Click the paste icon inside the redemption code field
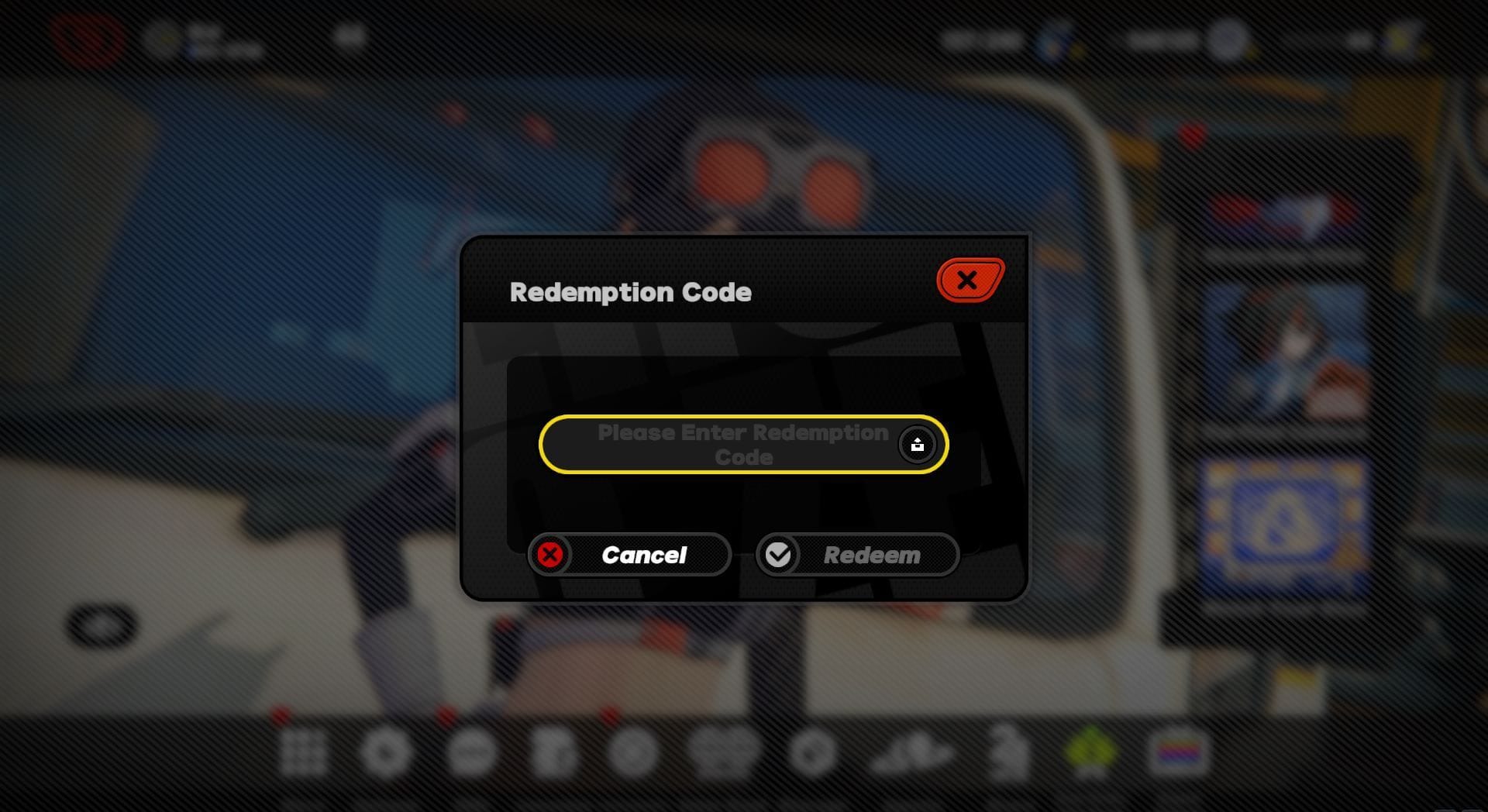The width and height of the screenshot is (1488, 812). click(x=918, y=444)
